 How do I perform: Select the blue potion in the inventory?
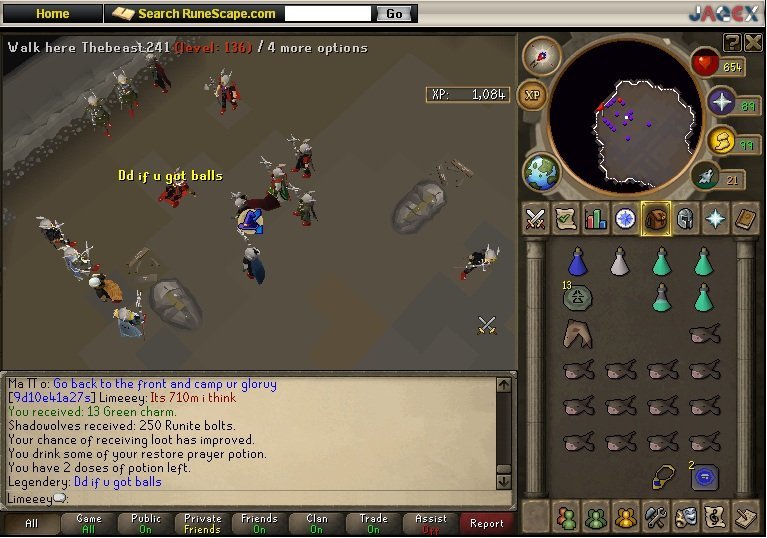point(576,262)
